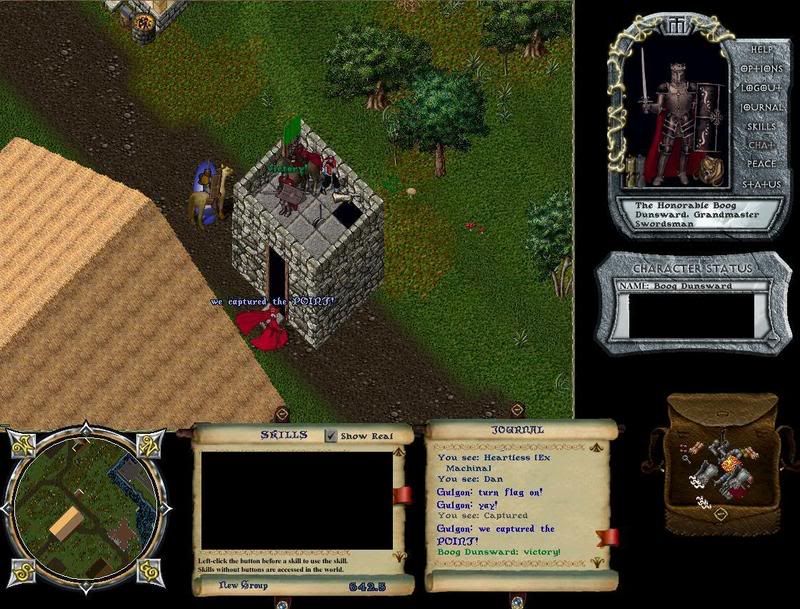
Task: Toggle the Peace/war mode button
Action: coord(760,165)
